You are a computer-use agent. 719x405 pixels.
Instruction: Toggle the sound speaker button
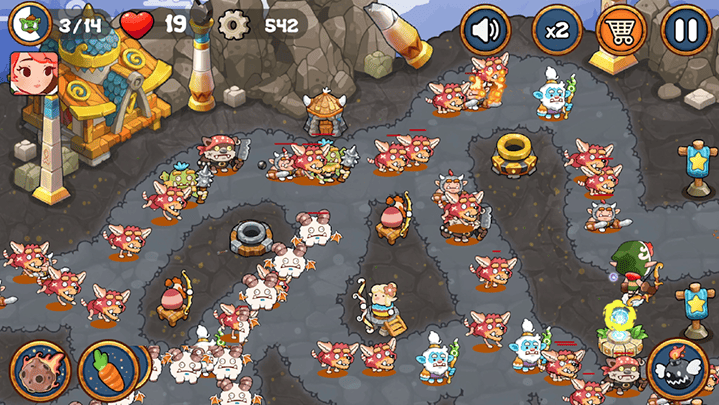click(x=485, y=31)
